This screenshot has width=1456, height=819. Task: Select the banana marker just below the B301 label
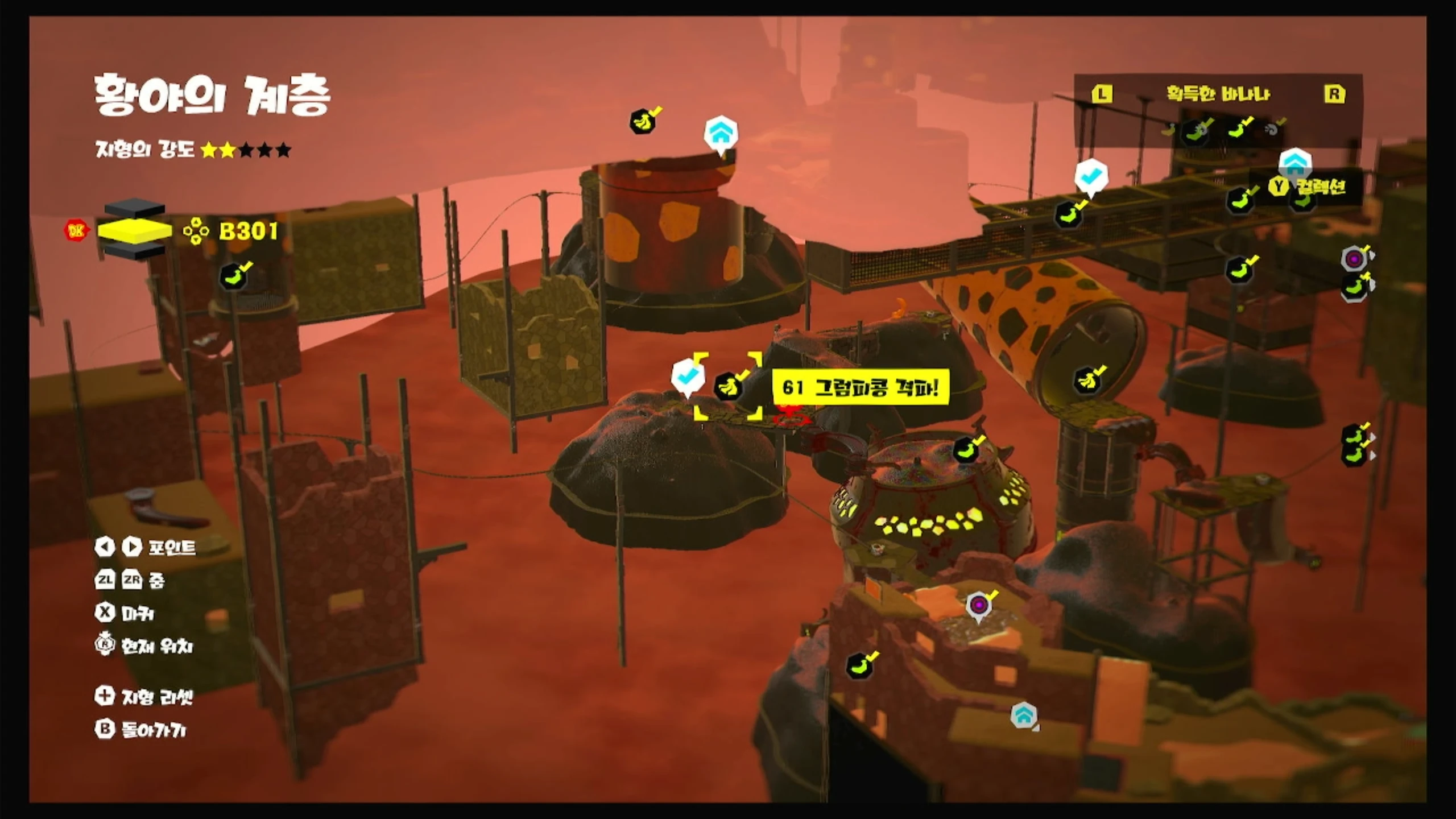pos(233,277)
